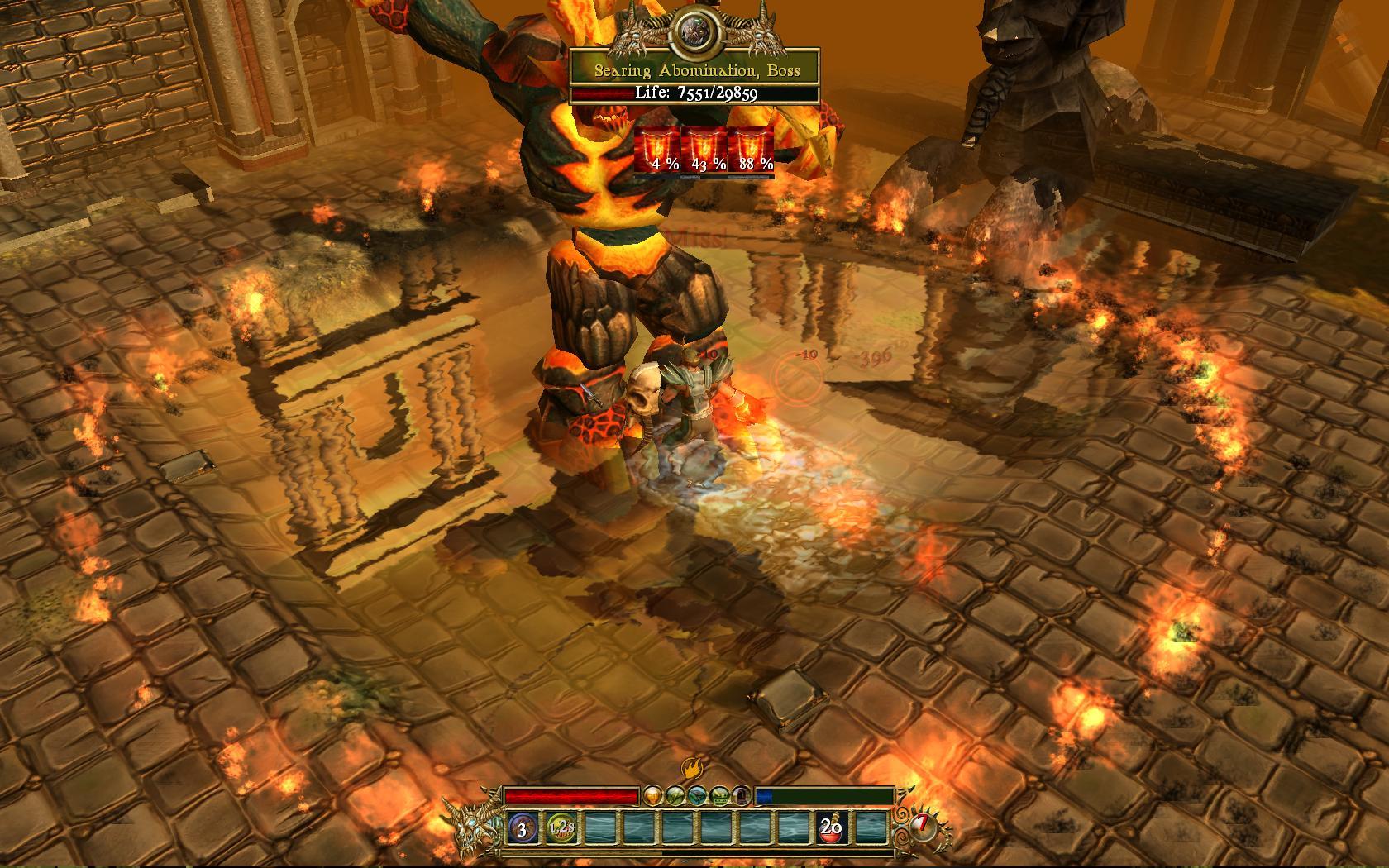Activate the hotbar skill with 3 charges
The height and width of the screenshot is (868, 1389).
pos(522,829)
